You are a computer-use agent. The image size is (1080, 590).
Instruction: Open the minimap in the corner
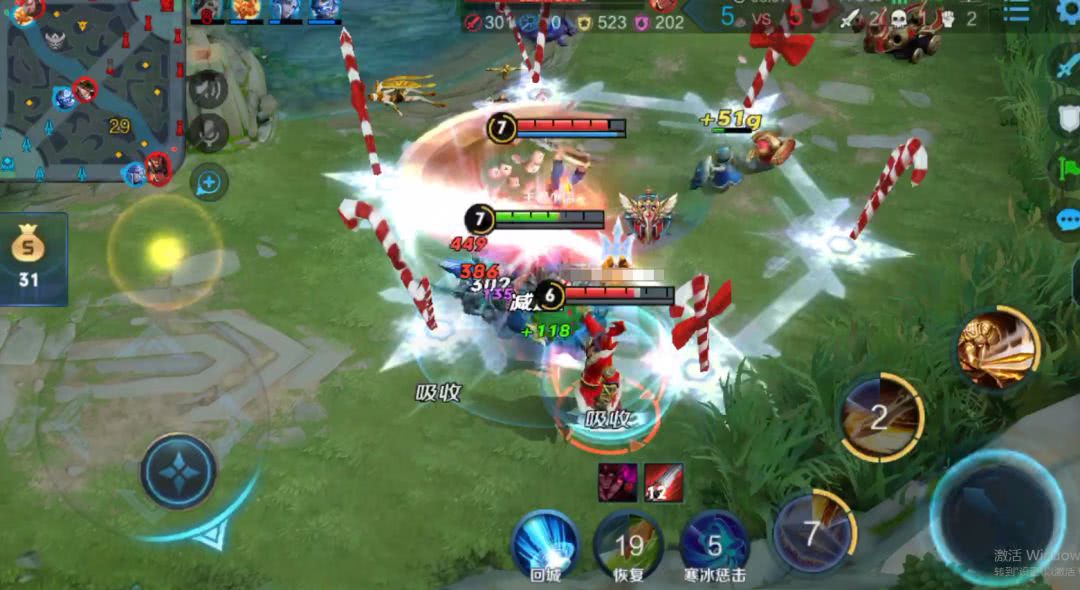[x=90, y=90]
